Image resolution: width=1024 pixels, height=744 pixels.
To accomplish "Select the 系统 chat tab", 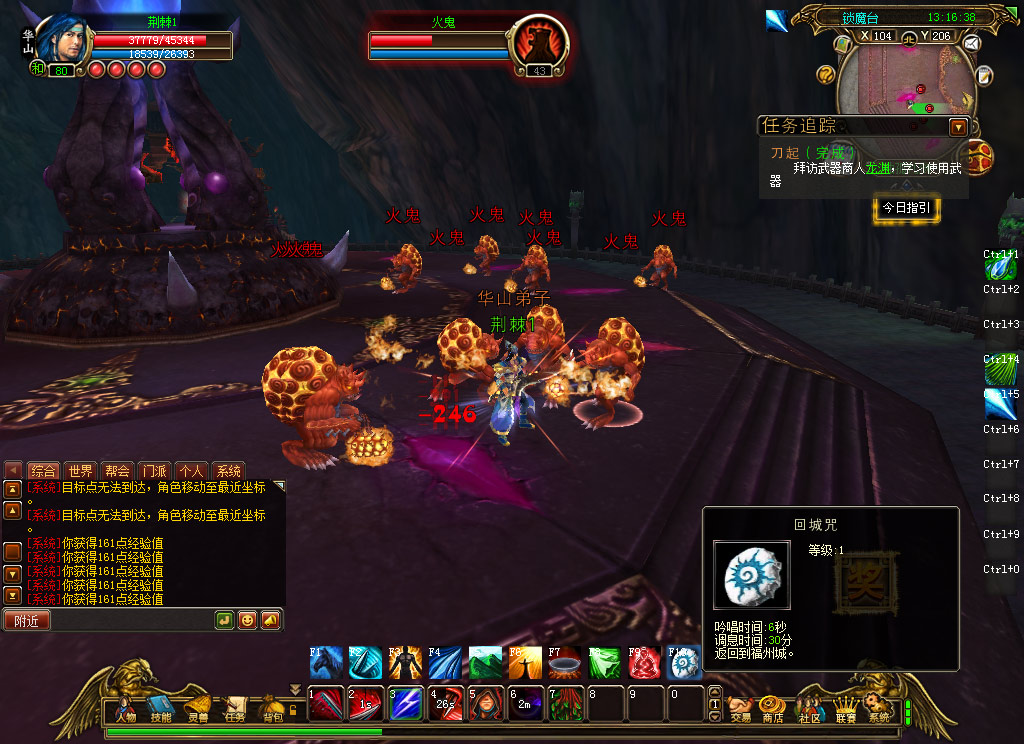I will point(228,471).
